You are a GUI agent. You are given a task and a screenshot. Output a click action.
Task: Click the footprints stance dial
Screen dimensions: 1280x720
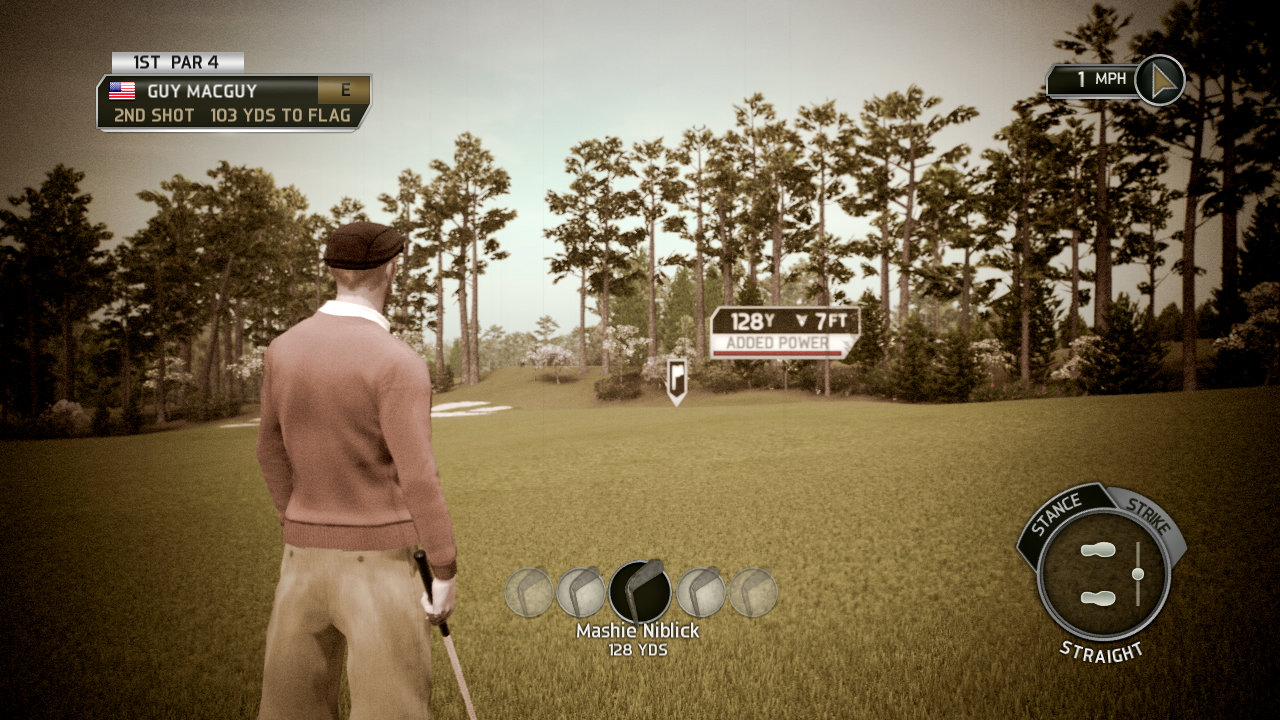click(1098, 574)
